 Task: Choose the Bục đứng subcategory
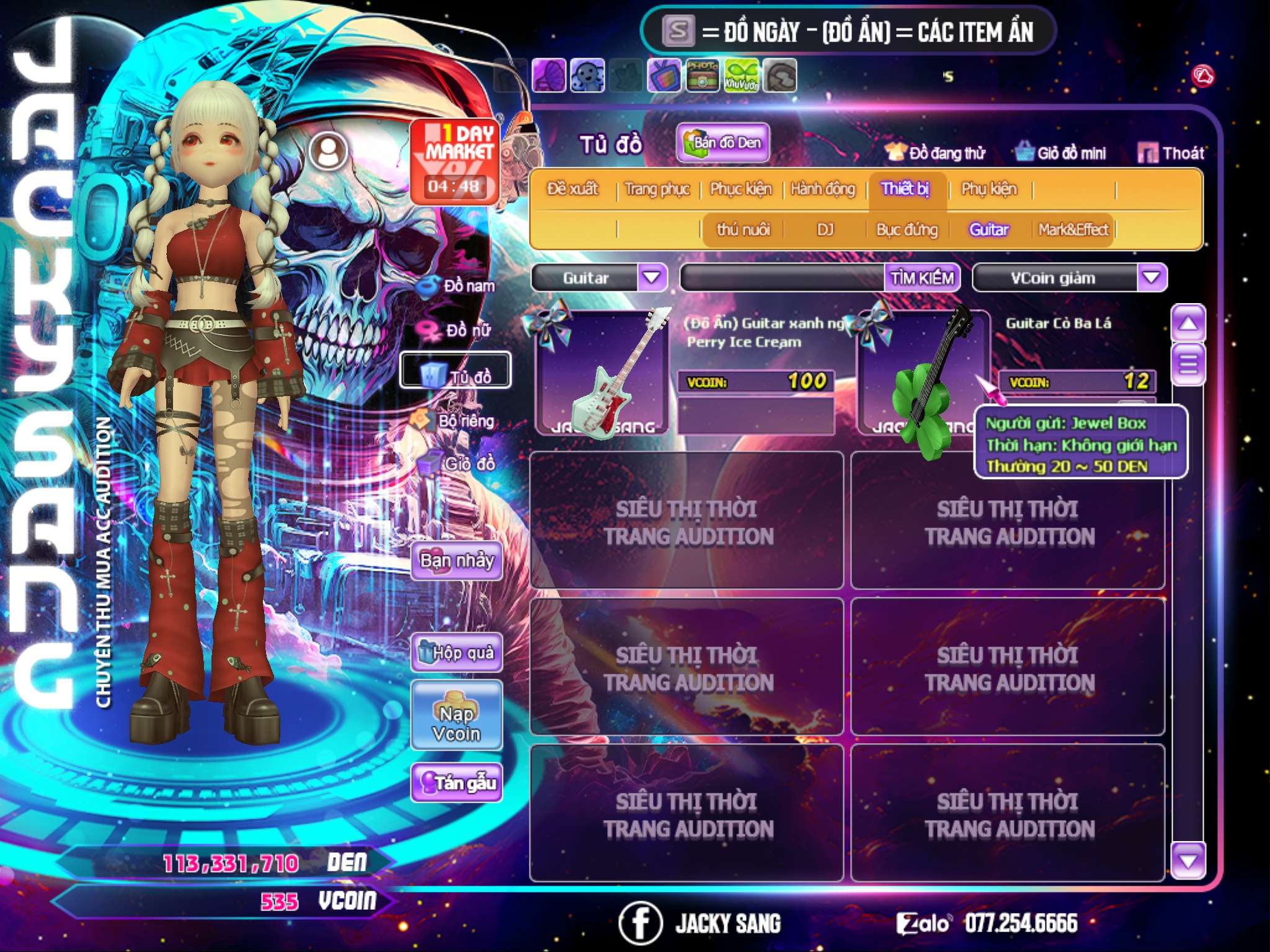point(907,230)
